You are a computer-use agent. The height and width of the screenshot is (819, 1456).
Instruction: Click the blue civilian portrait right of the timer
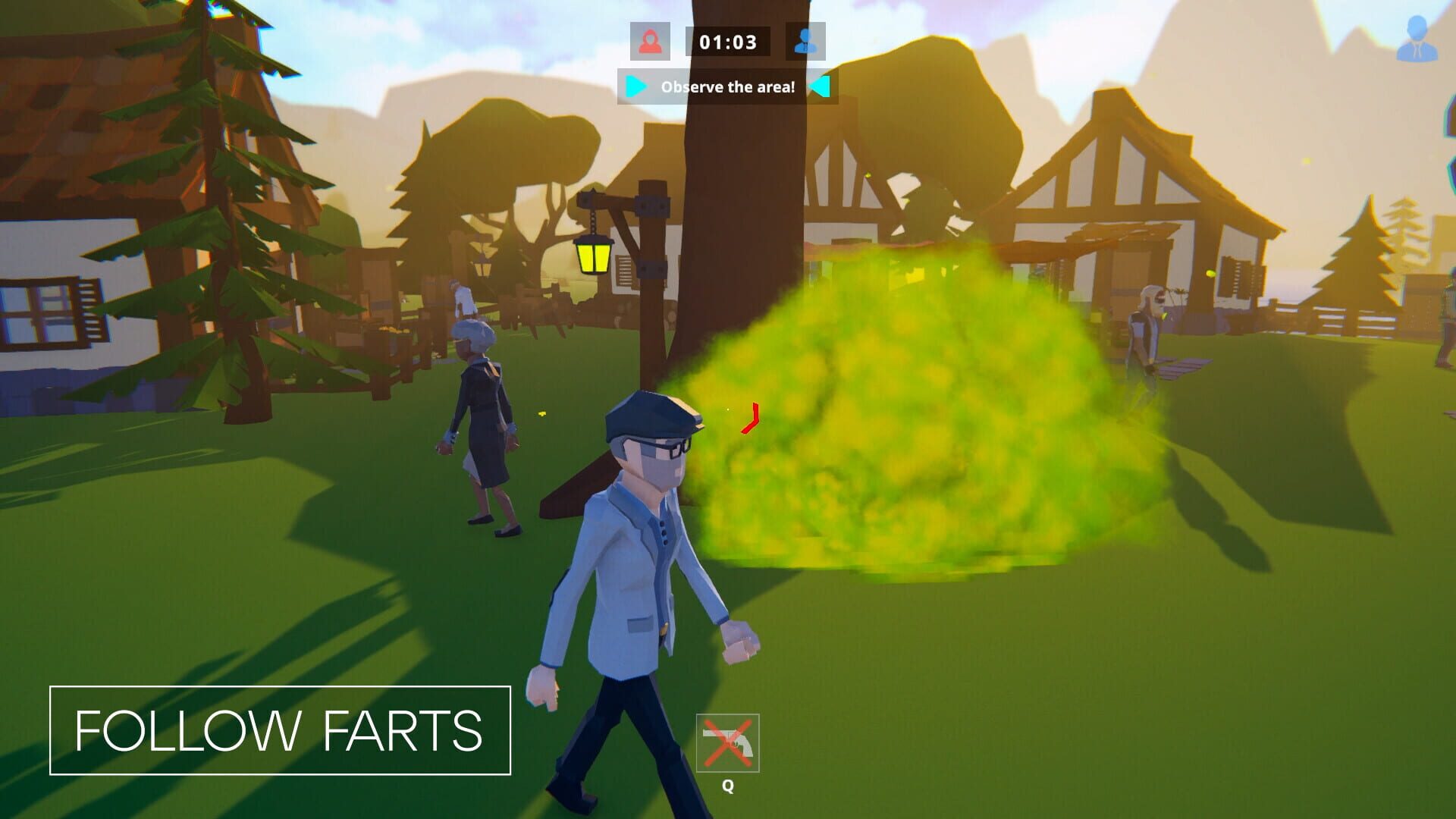pos(806,42)
